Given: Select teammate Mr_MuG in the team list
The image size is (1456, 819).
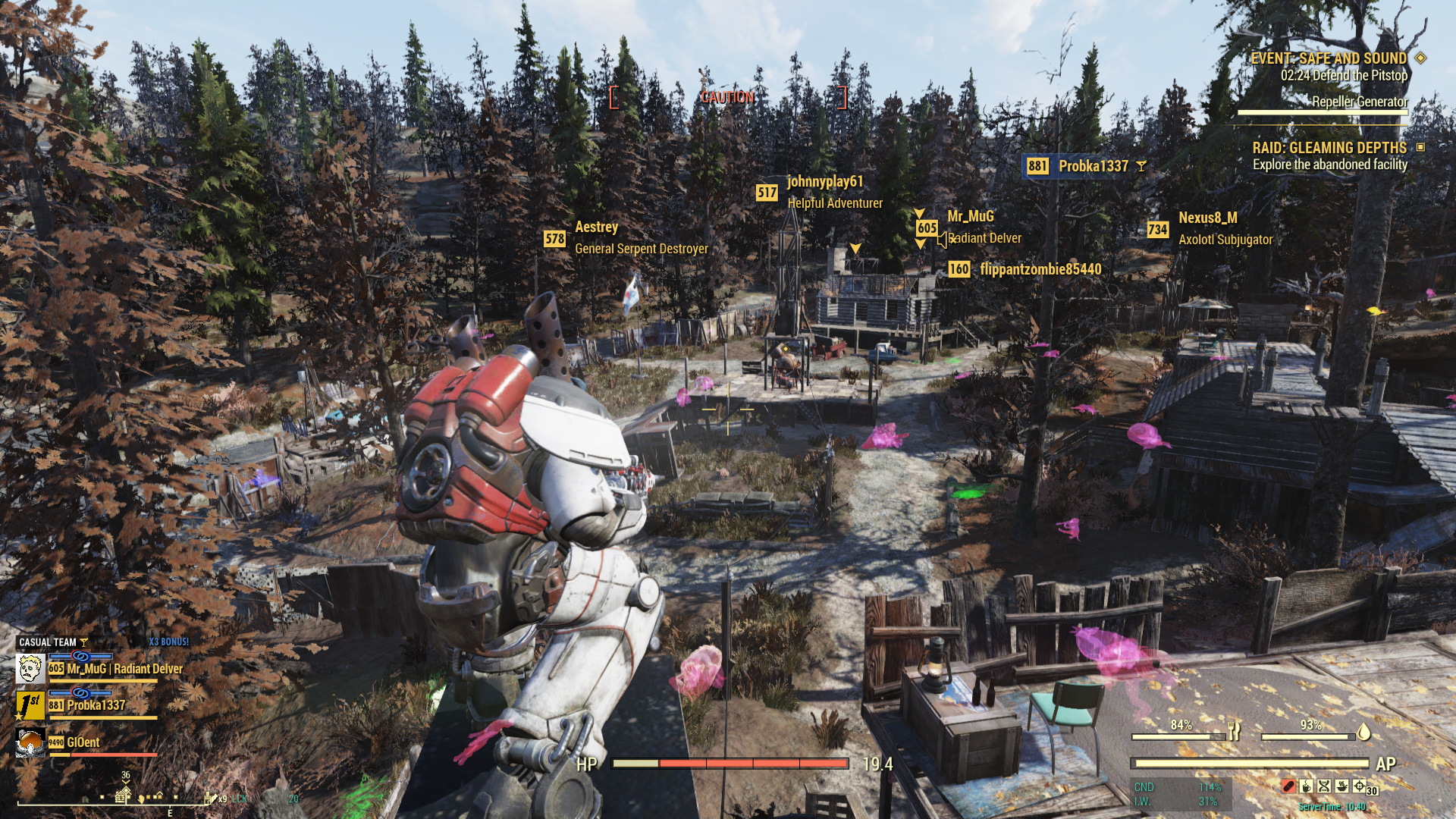Looking at the screenshot, I should (115, 669).
